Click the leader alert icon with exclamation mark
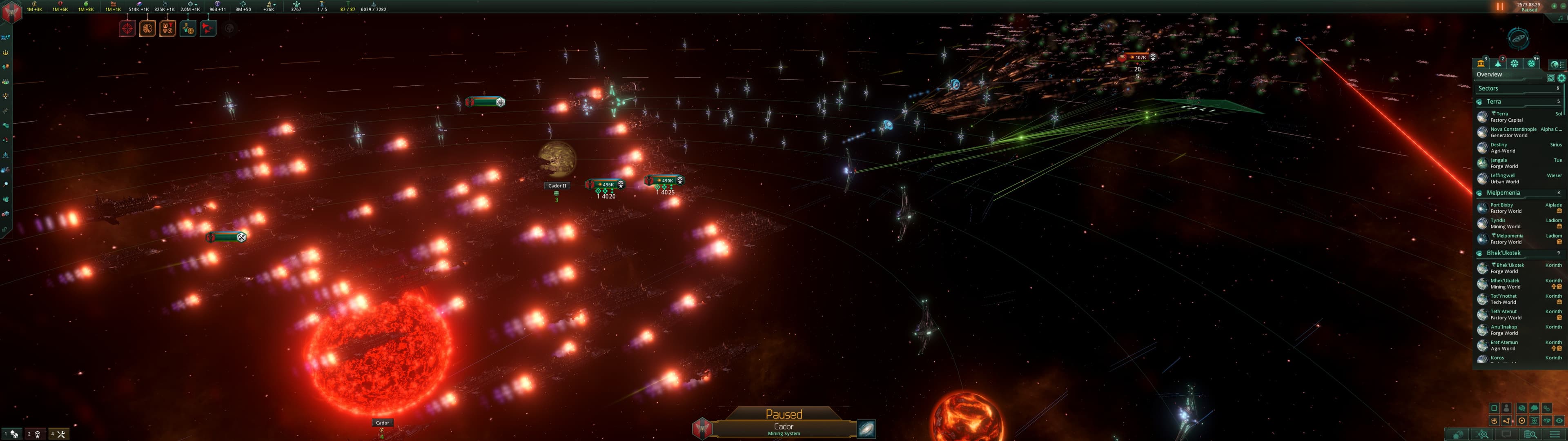Viewport: 1568px width, 441px height. pos(188,28)
